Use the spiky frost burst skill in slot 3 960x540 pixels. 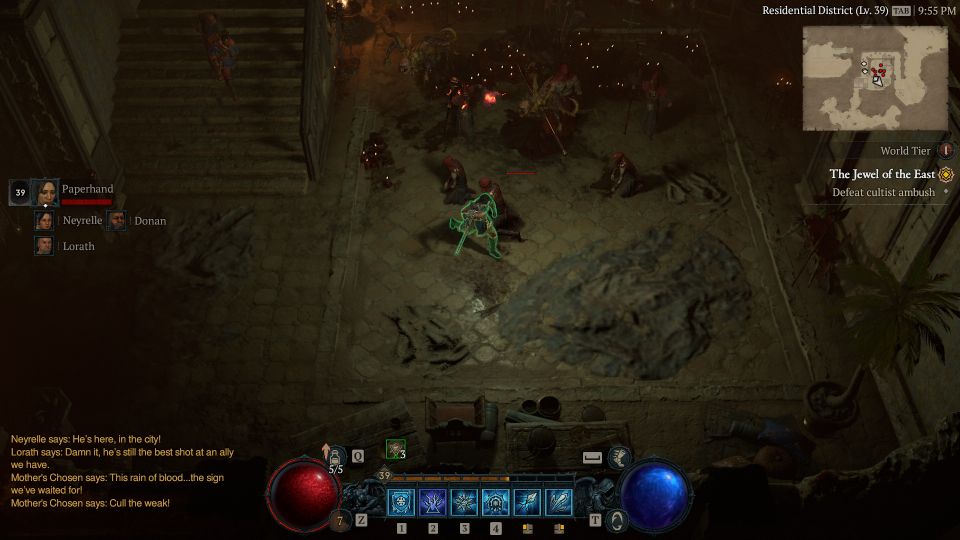465,502
